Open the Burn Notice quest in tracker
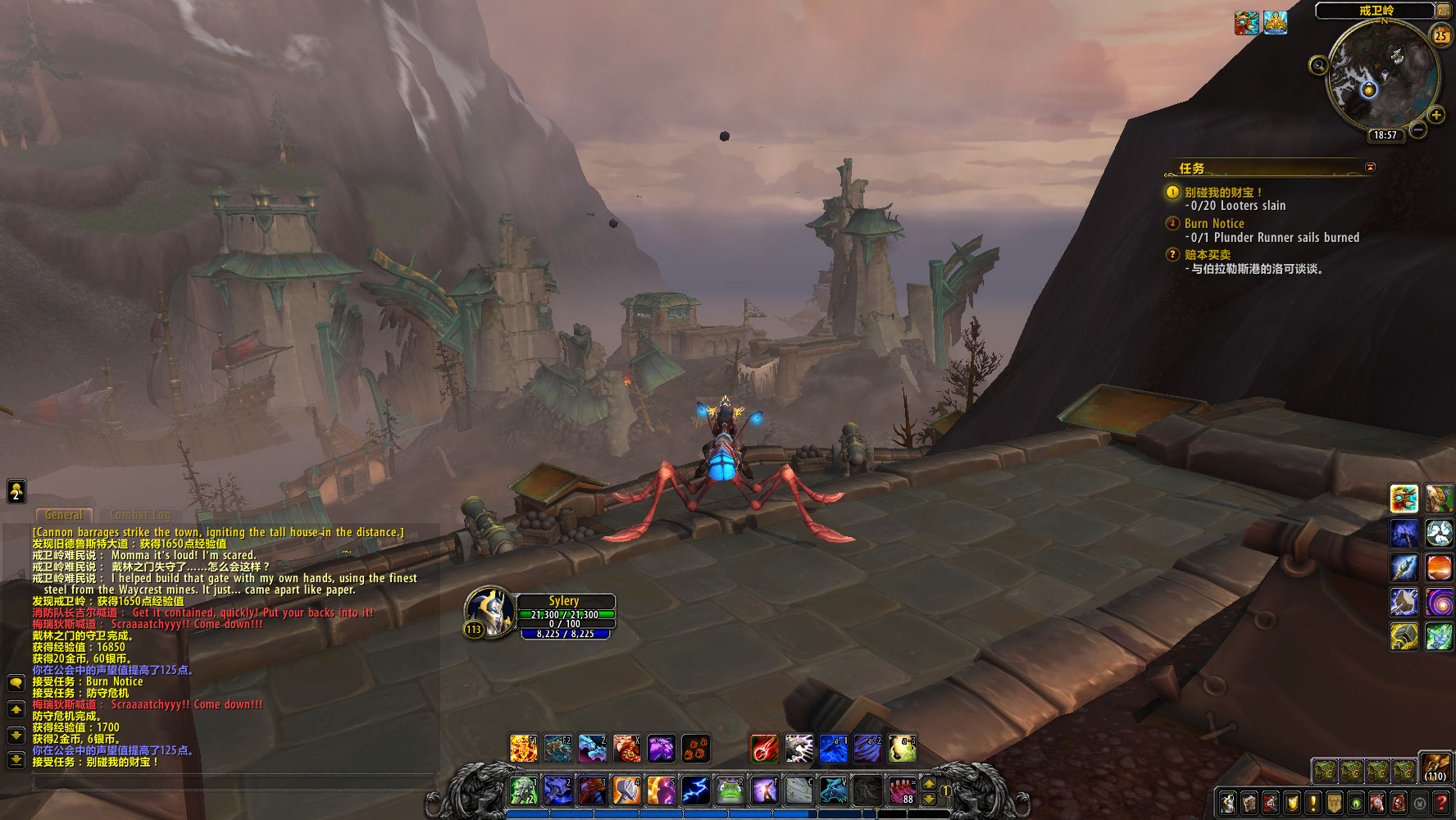This screenshot has height=820, width=1456. coord(1214,223)
